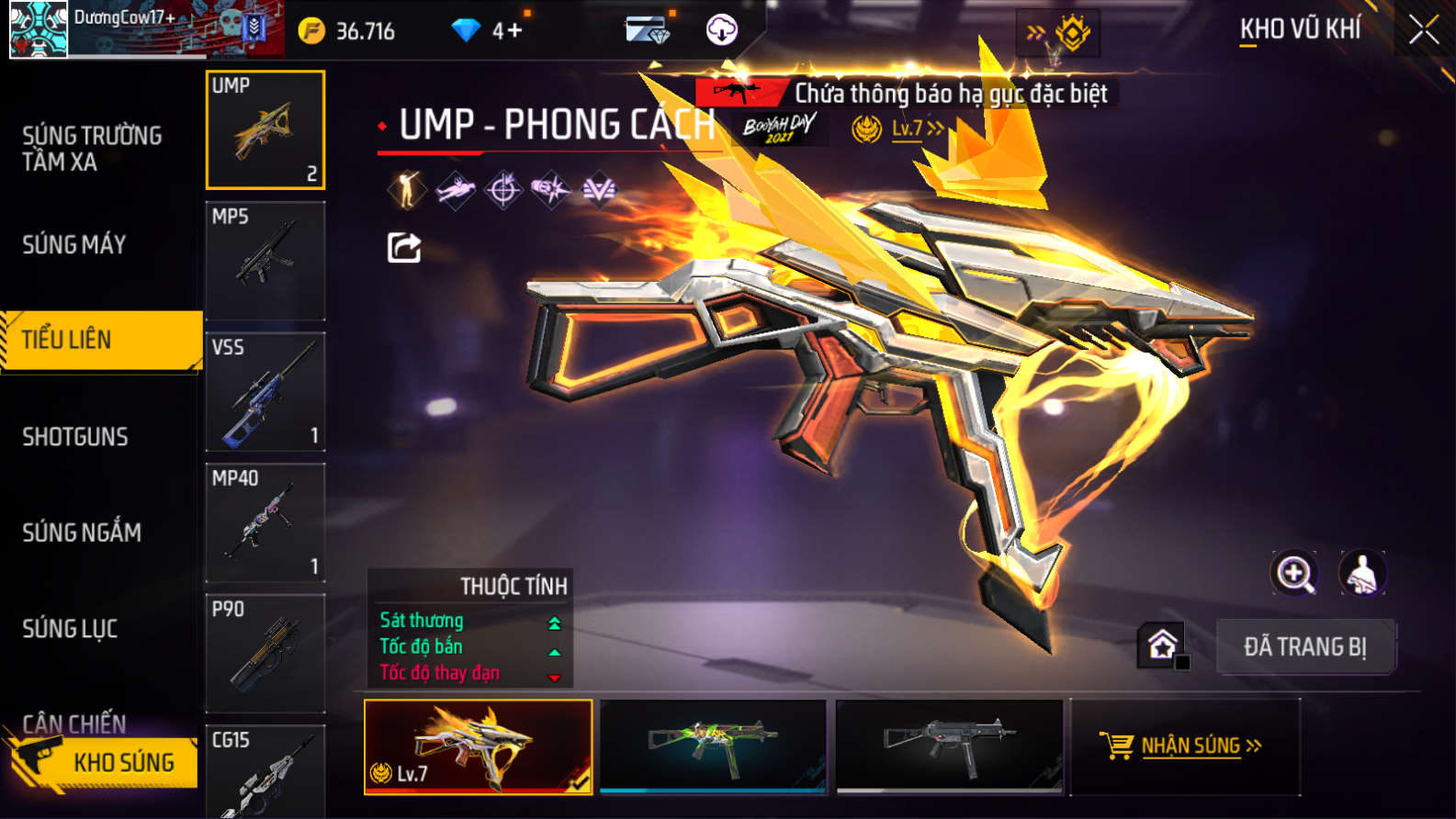The width and height of the screenshot is (1456, 819).
Task: Select the green camo UMP skin thumbnail
Action: (x=713, y=745)
